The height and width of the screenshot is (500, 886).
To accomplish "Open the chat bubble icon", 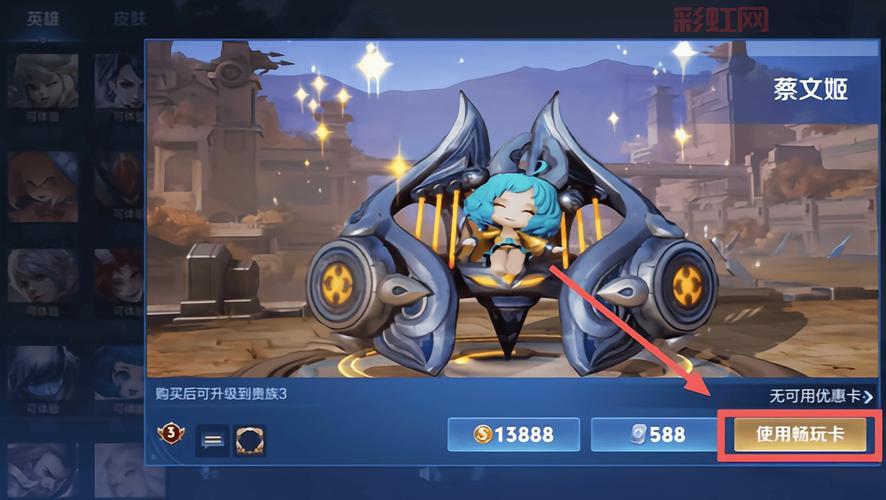I will click(x=211, y=437).
